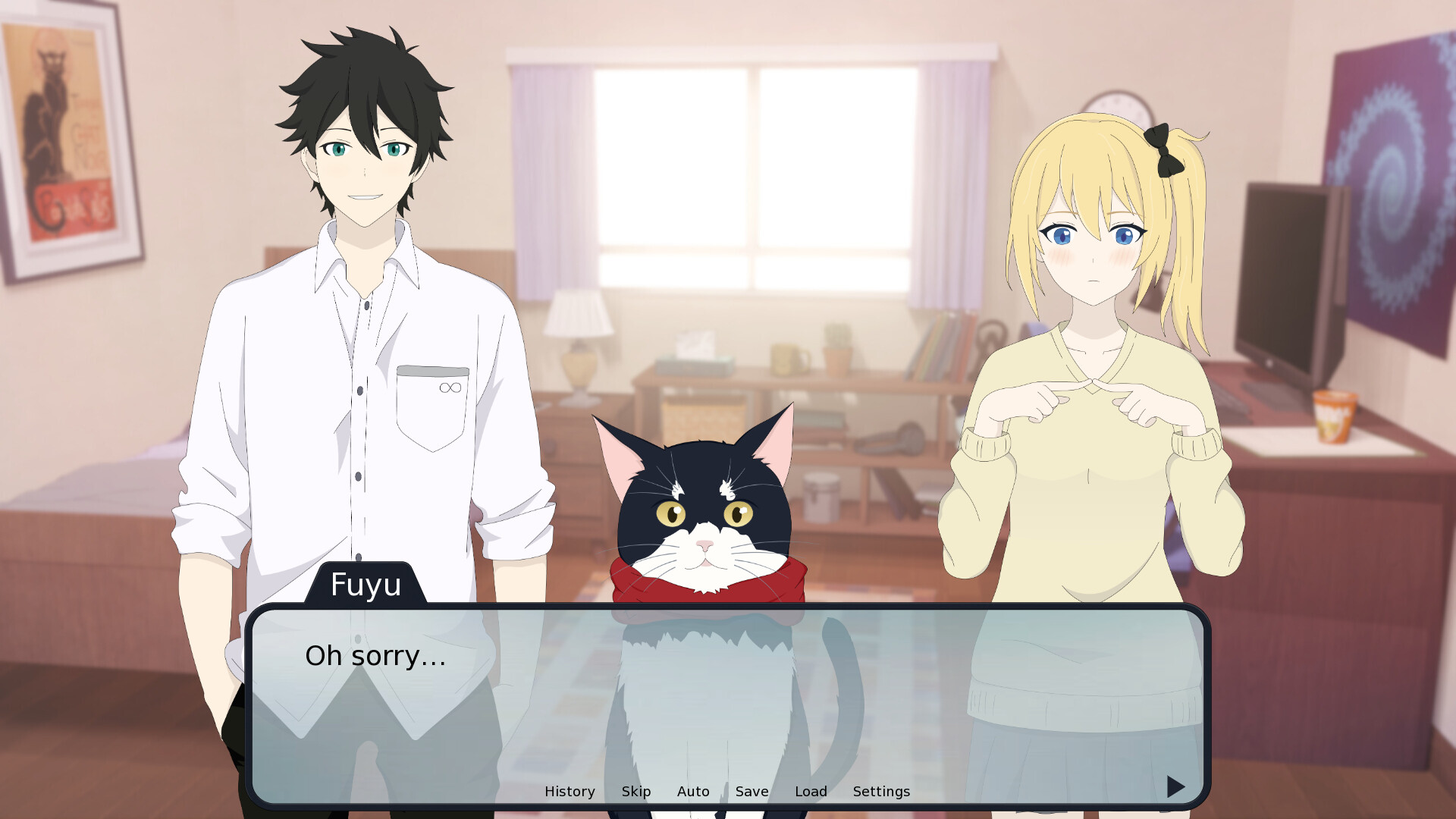Viewport: 1456px width, 819px height.
Task: Open the Save screen
Action: tap(751, 791)
